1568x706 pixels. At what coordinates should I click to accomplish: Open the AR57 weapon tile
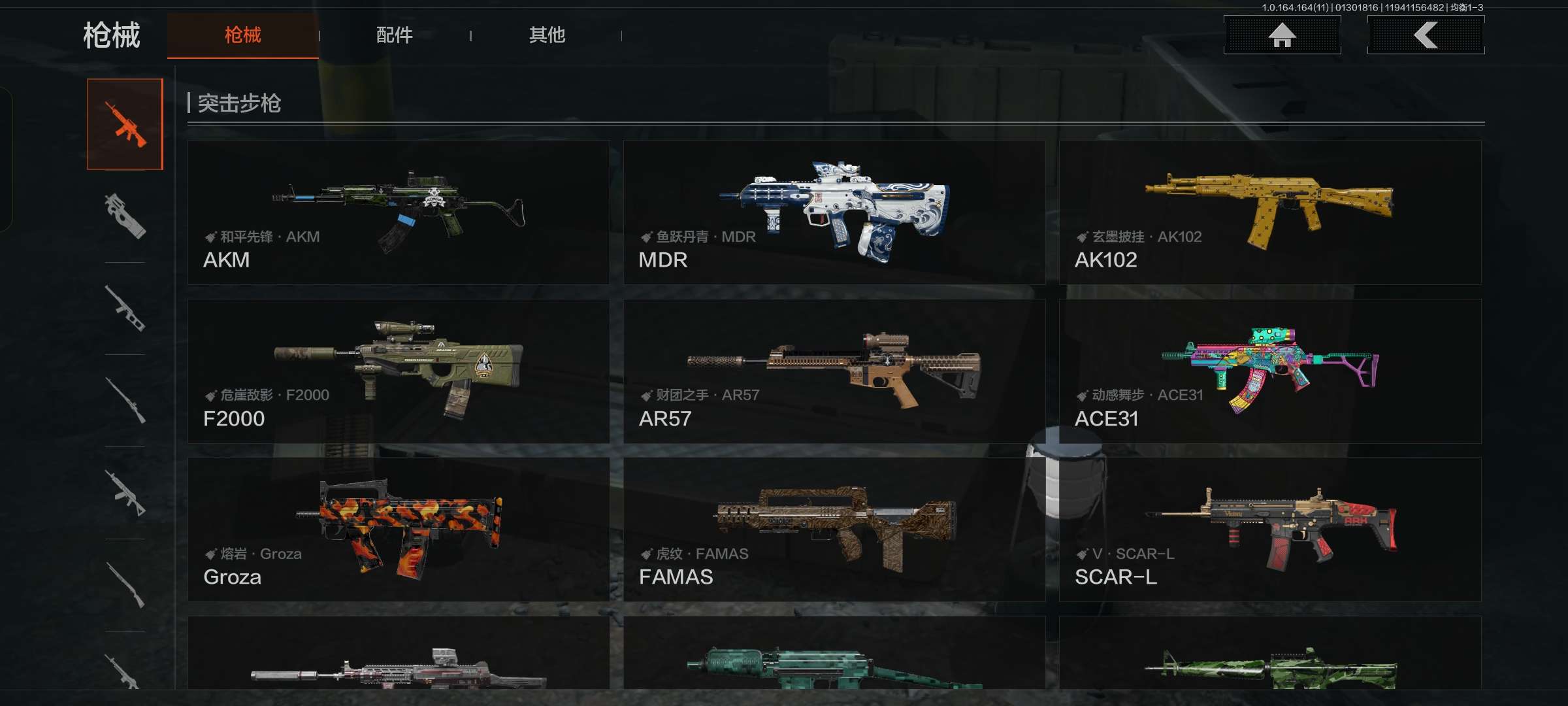[x=834, y=371]
